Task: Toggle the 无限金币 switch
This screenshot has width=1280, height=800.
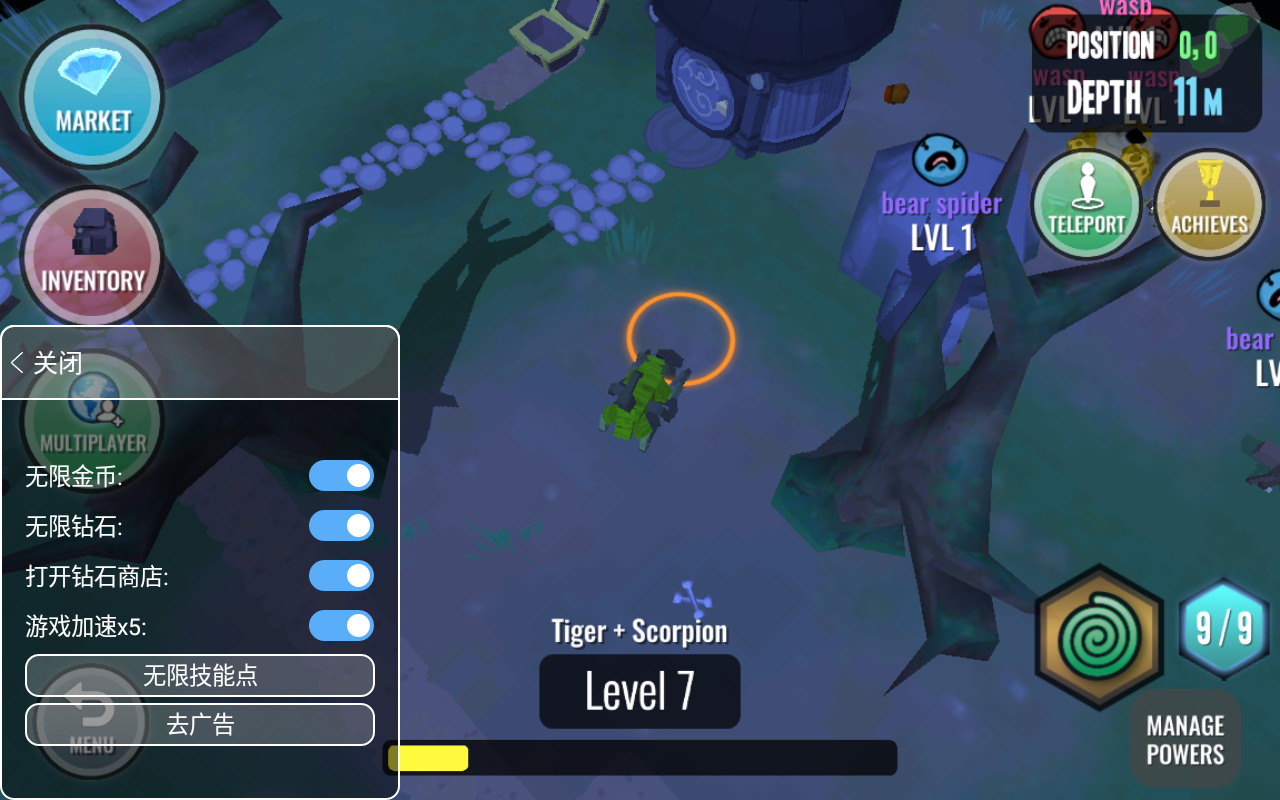Action: click(341, 476)
